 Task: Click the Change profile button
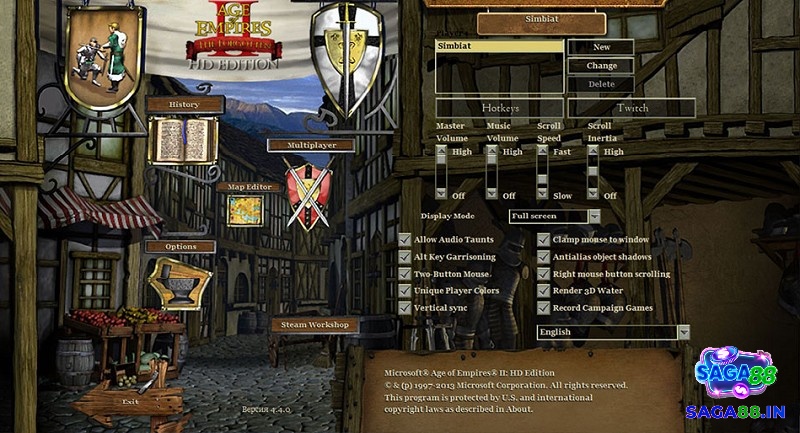click(x=601, y=66)
